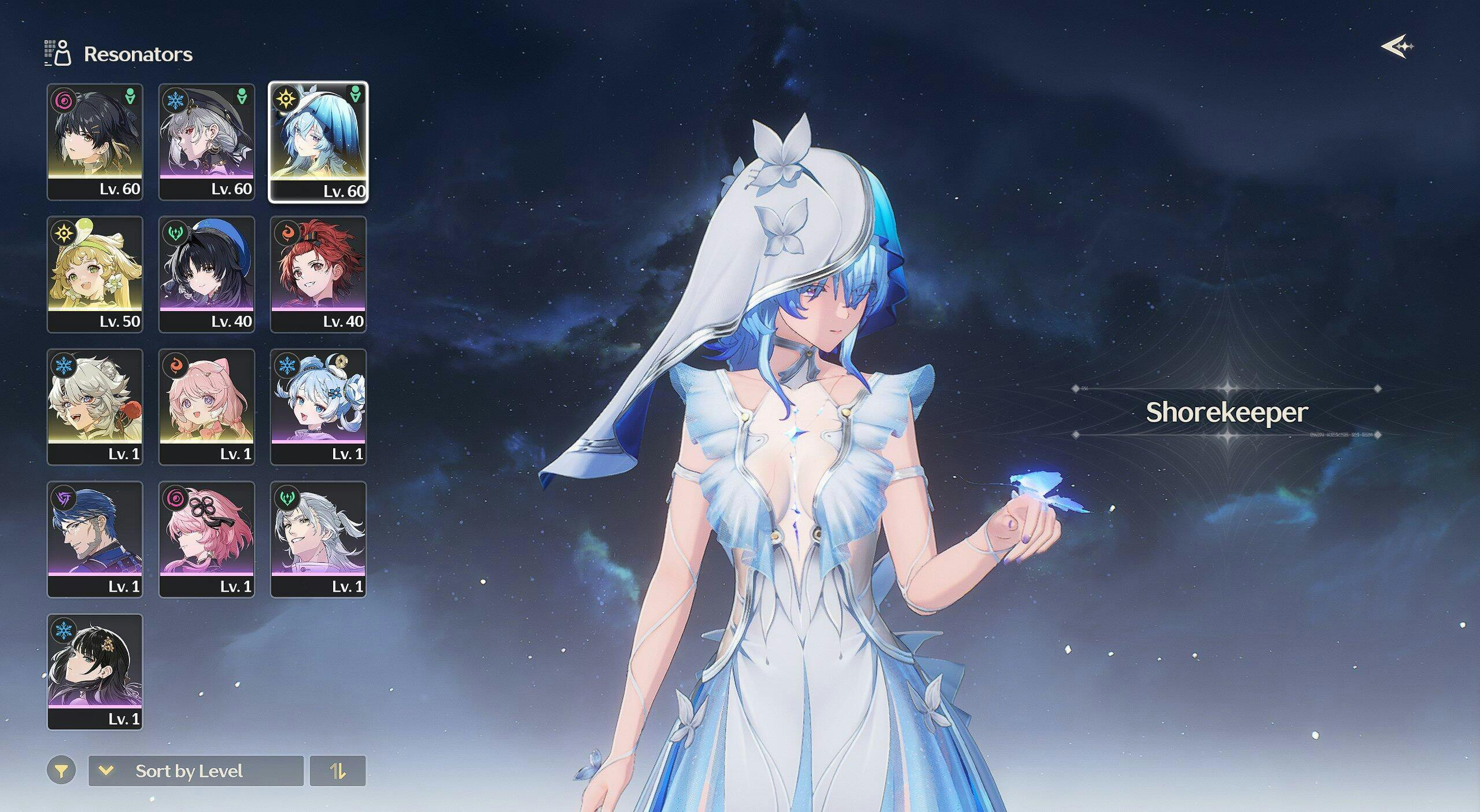
Task: Pick the blonde Spectro resonator at Lv. 50
Action: point(95,274)
